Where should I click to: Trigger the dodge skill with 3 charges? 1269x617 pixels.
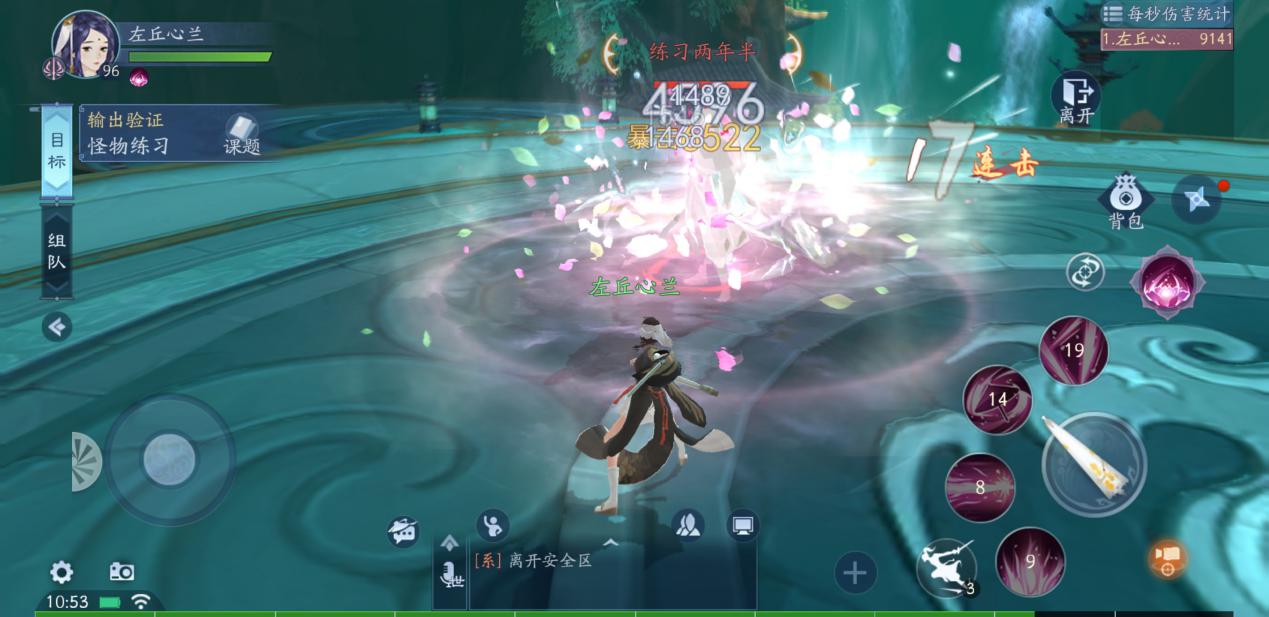click(x=946, y=569)
